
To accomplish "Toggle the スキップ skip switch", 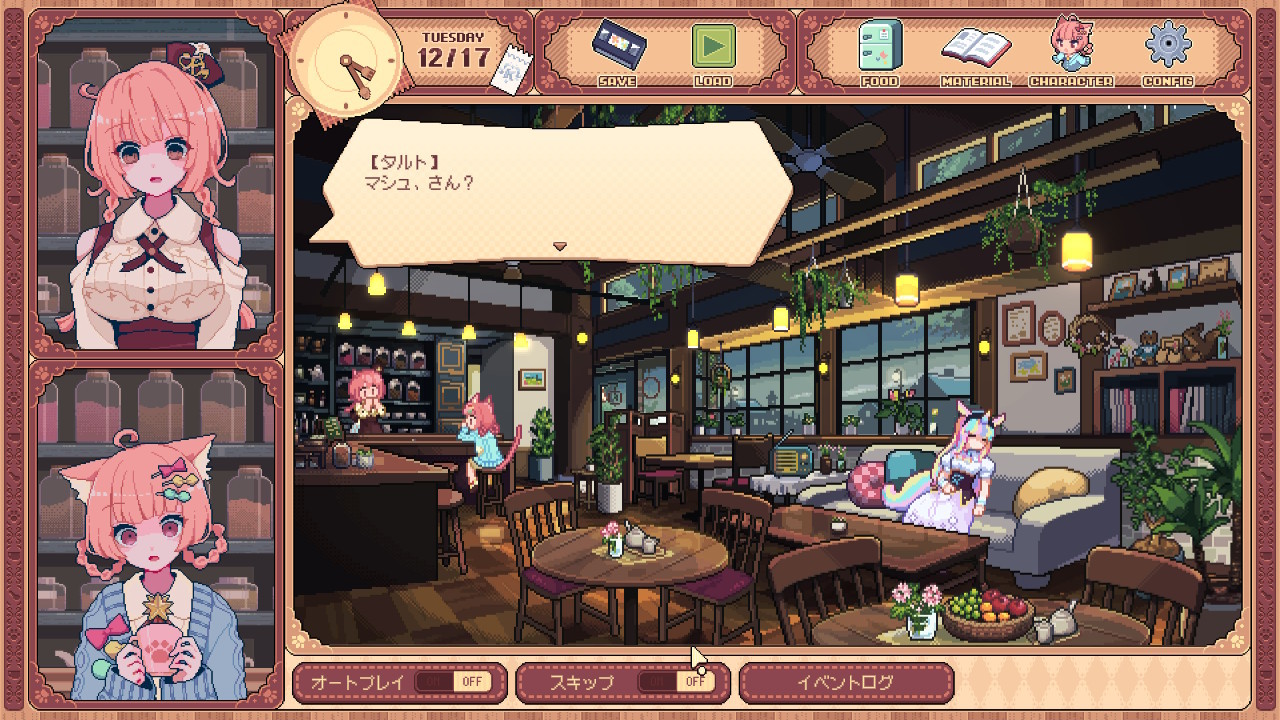I will [x=676, y=682].
